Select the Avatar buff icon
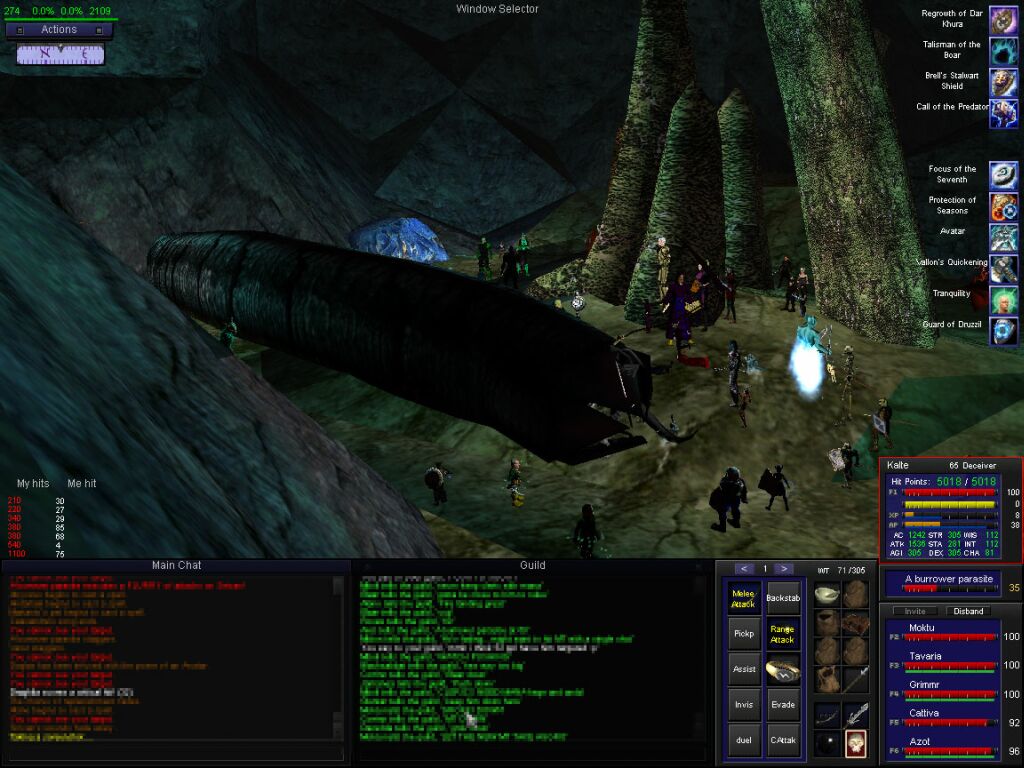Viewport: 1024px width, 768px height. tap(1004, 237)
